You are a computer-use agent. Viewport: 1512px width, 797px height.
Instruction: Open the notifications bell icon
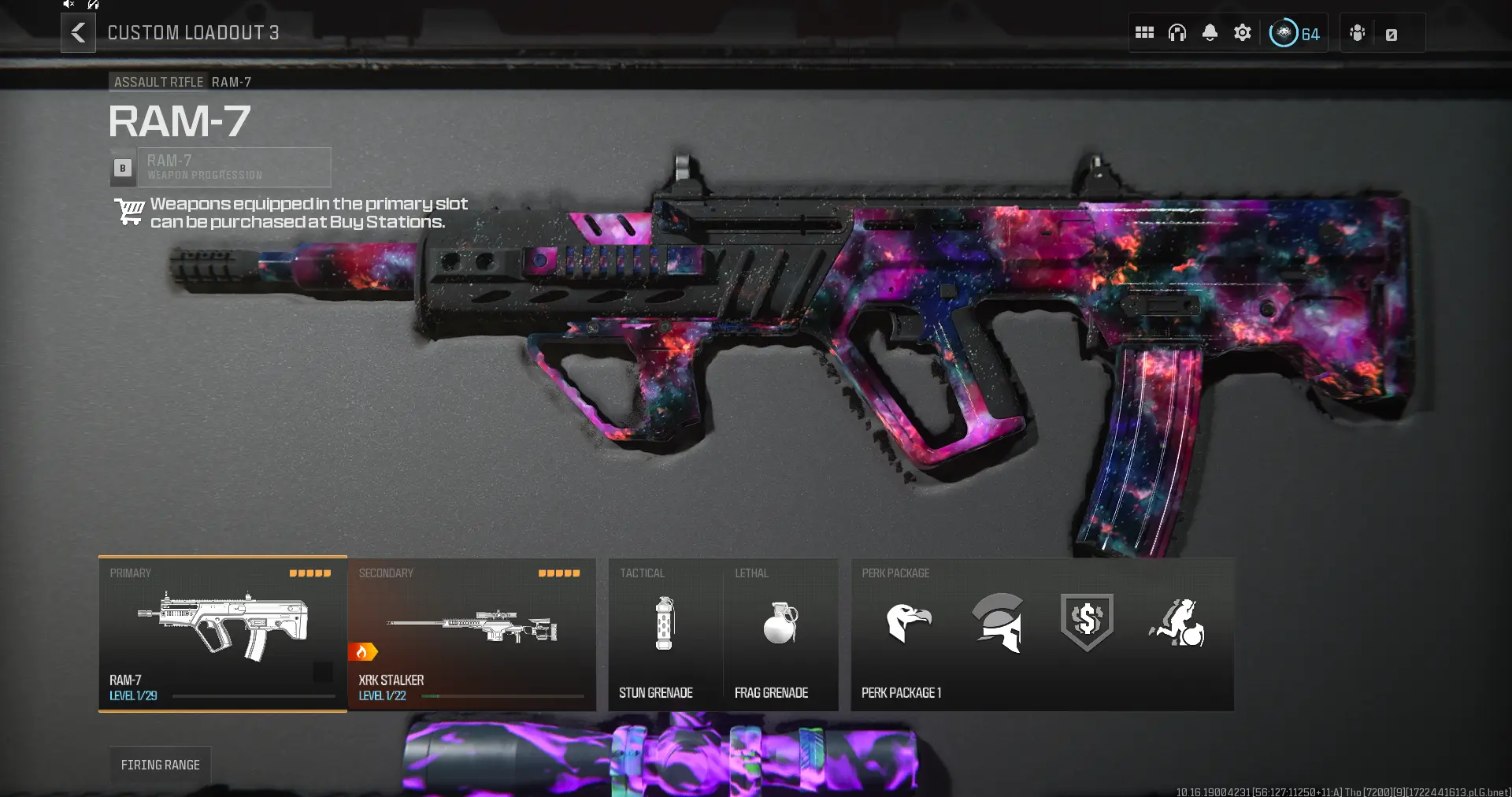coord(1210,33)
